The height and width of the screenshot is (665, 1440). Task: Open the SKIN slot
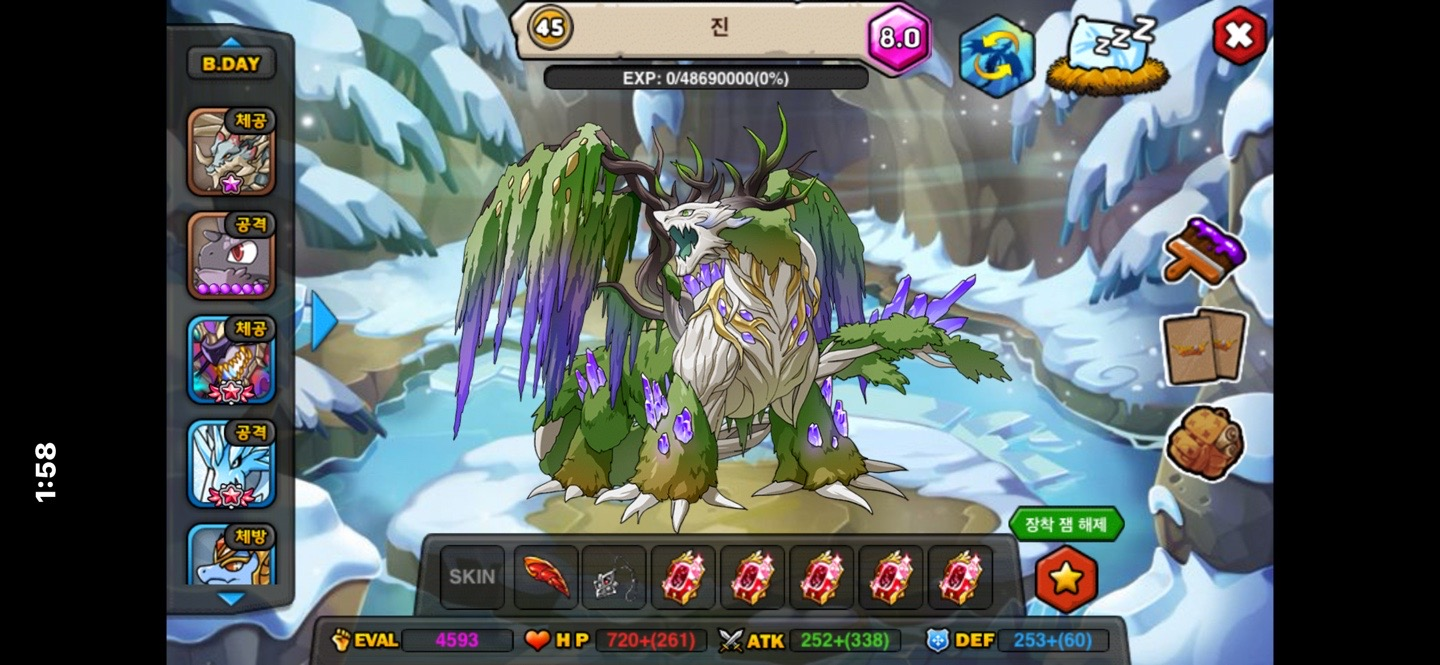(472, 577)
